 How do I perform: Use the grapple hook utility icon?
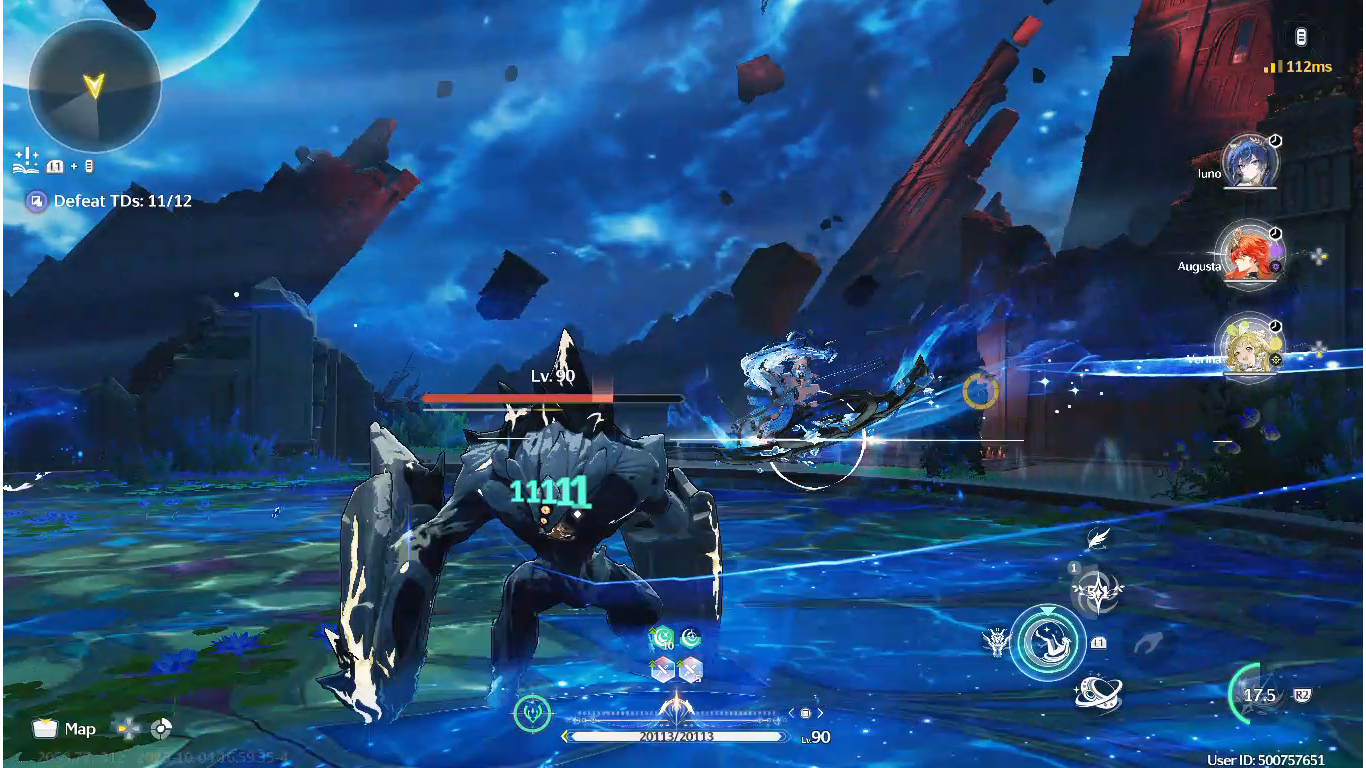[x=1150, y=642]
